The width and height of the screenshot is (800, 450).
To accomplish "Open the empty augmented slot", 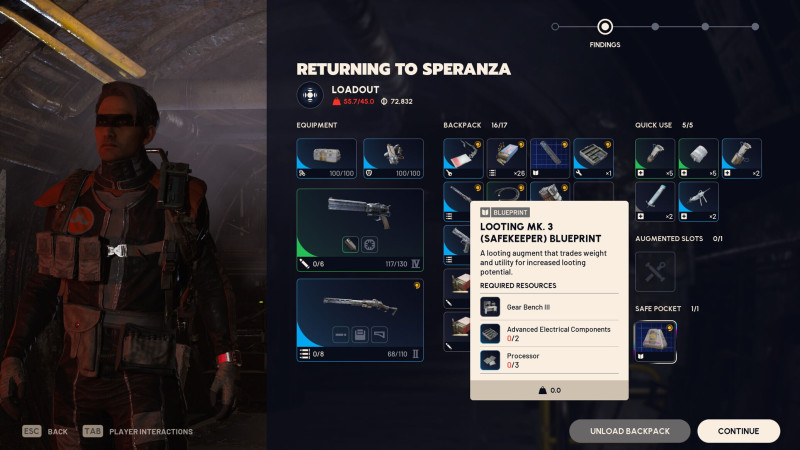I will coord(656,271).
